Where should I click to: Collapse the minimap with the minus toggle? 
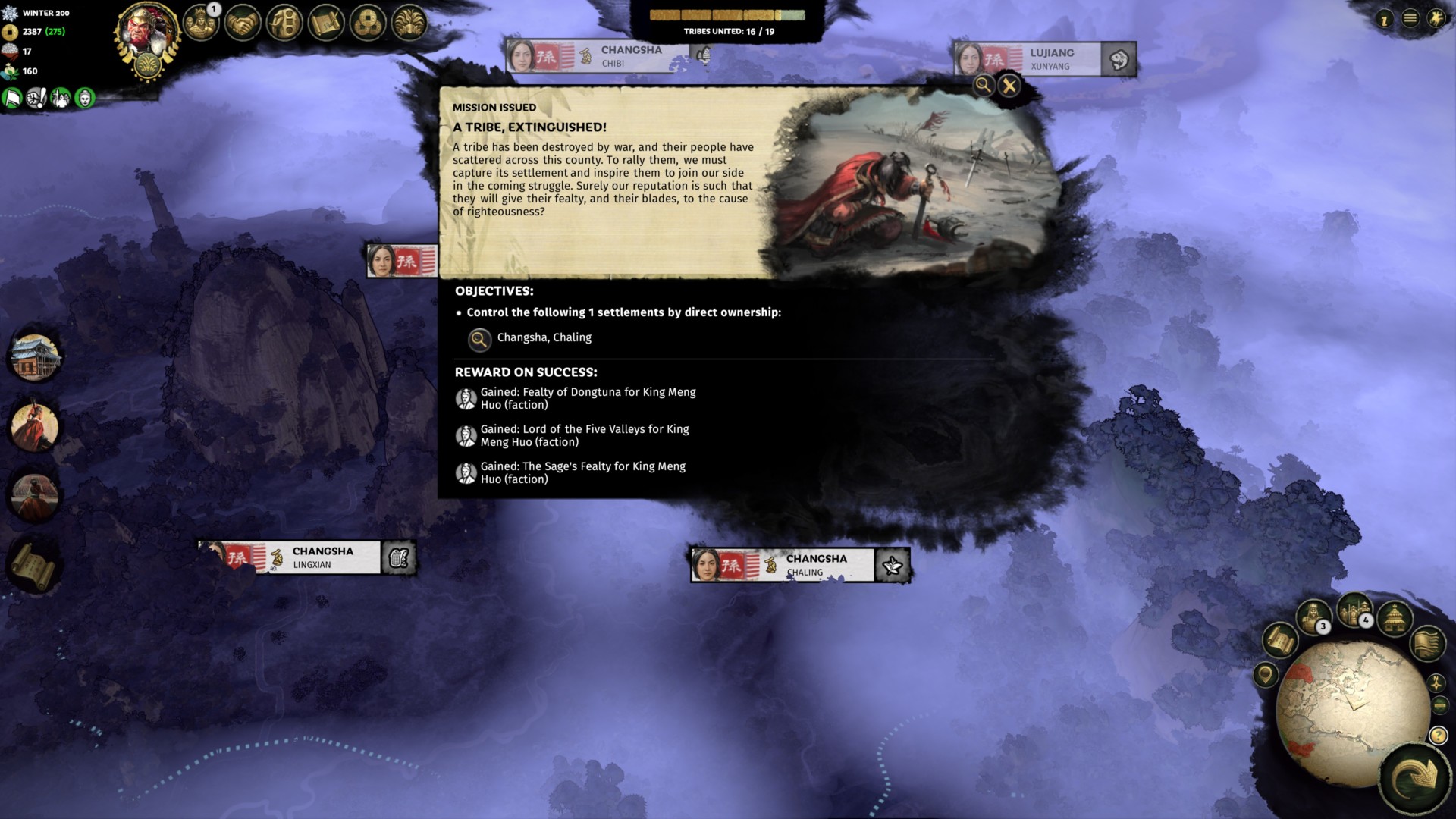tap(1439, 705)
